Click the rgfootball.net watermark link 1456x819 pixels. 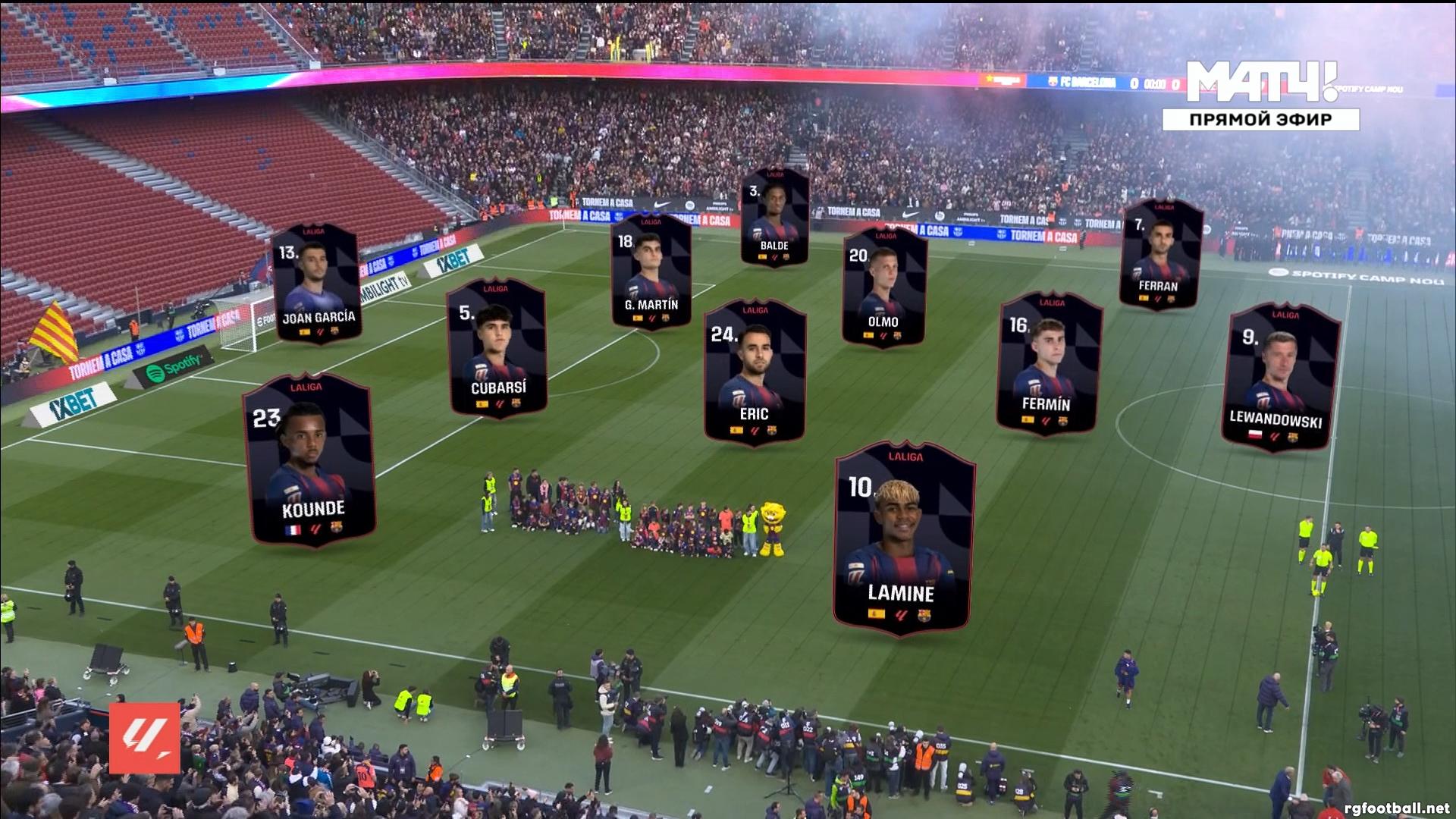pos(1396,808)
